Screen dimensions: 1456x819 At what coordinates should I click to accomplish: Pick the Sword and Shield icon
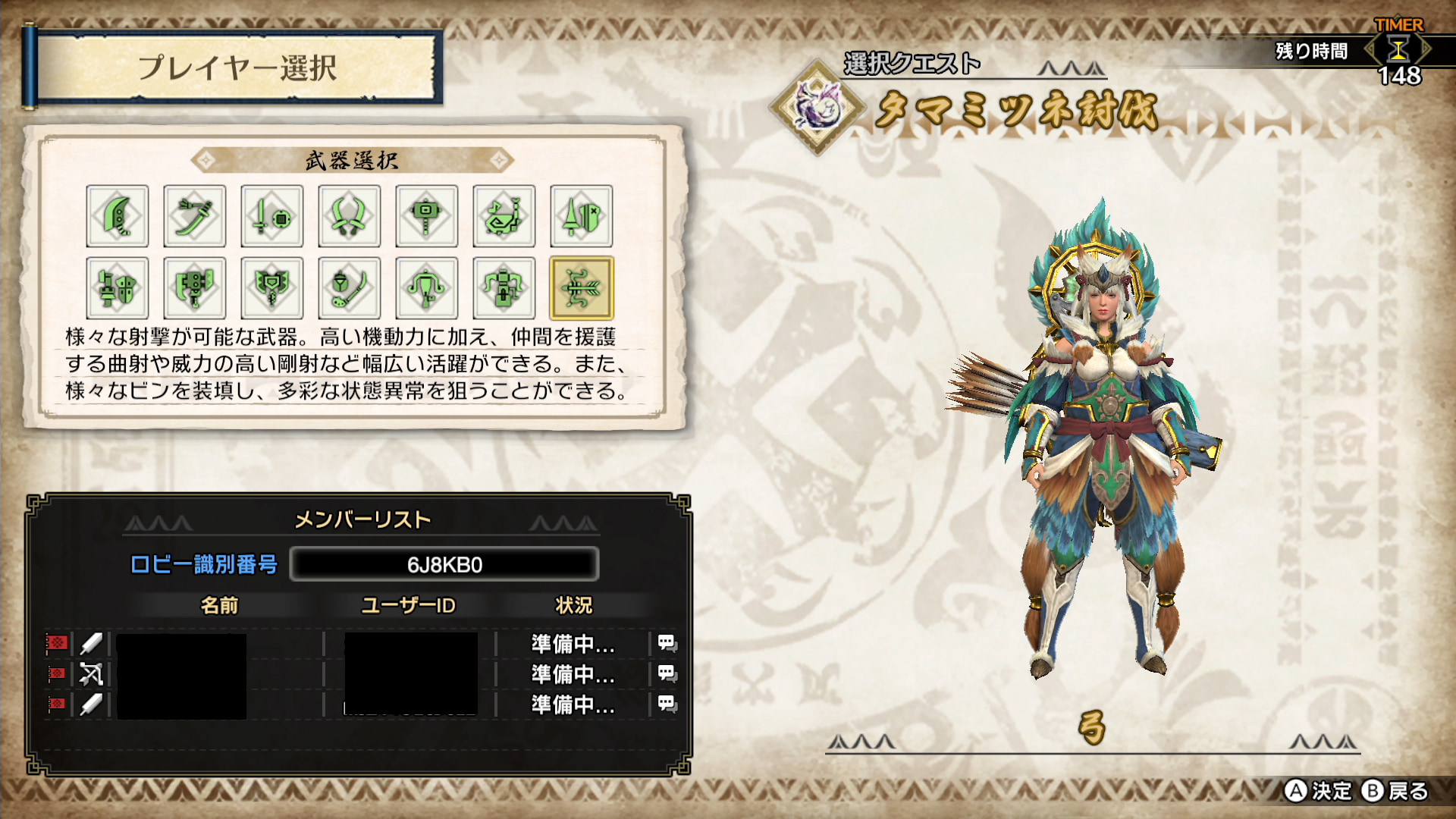coord(272,216)
